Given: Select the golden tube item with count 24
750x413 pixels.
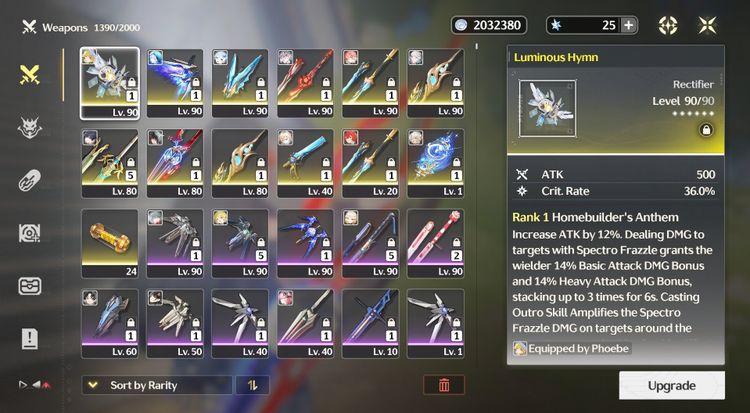Looking at the screenshot, I should [x=110, y=244].
